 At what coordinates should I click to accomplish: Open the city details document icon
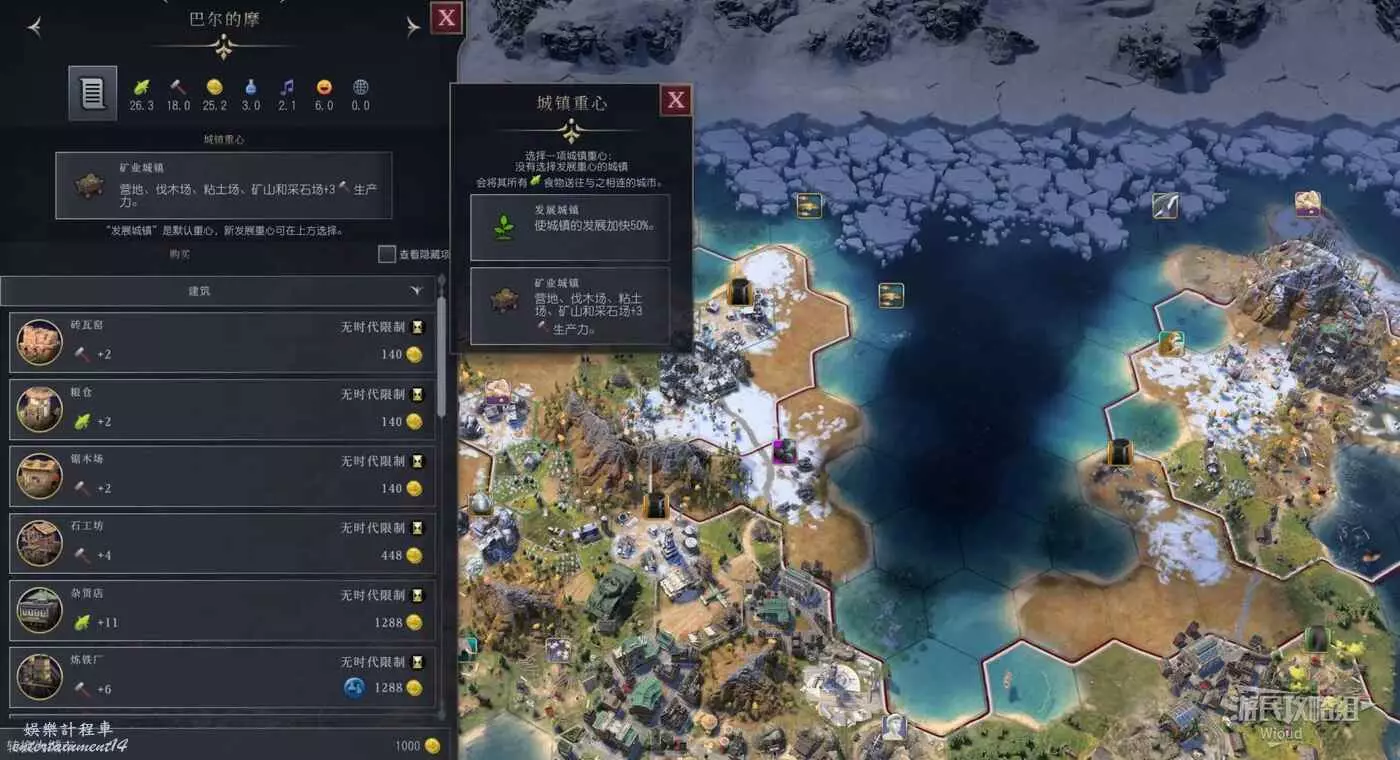click(x=92, y=94)
